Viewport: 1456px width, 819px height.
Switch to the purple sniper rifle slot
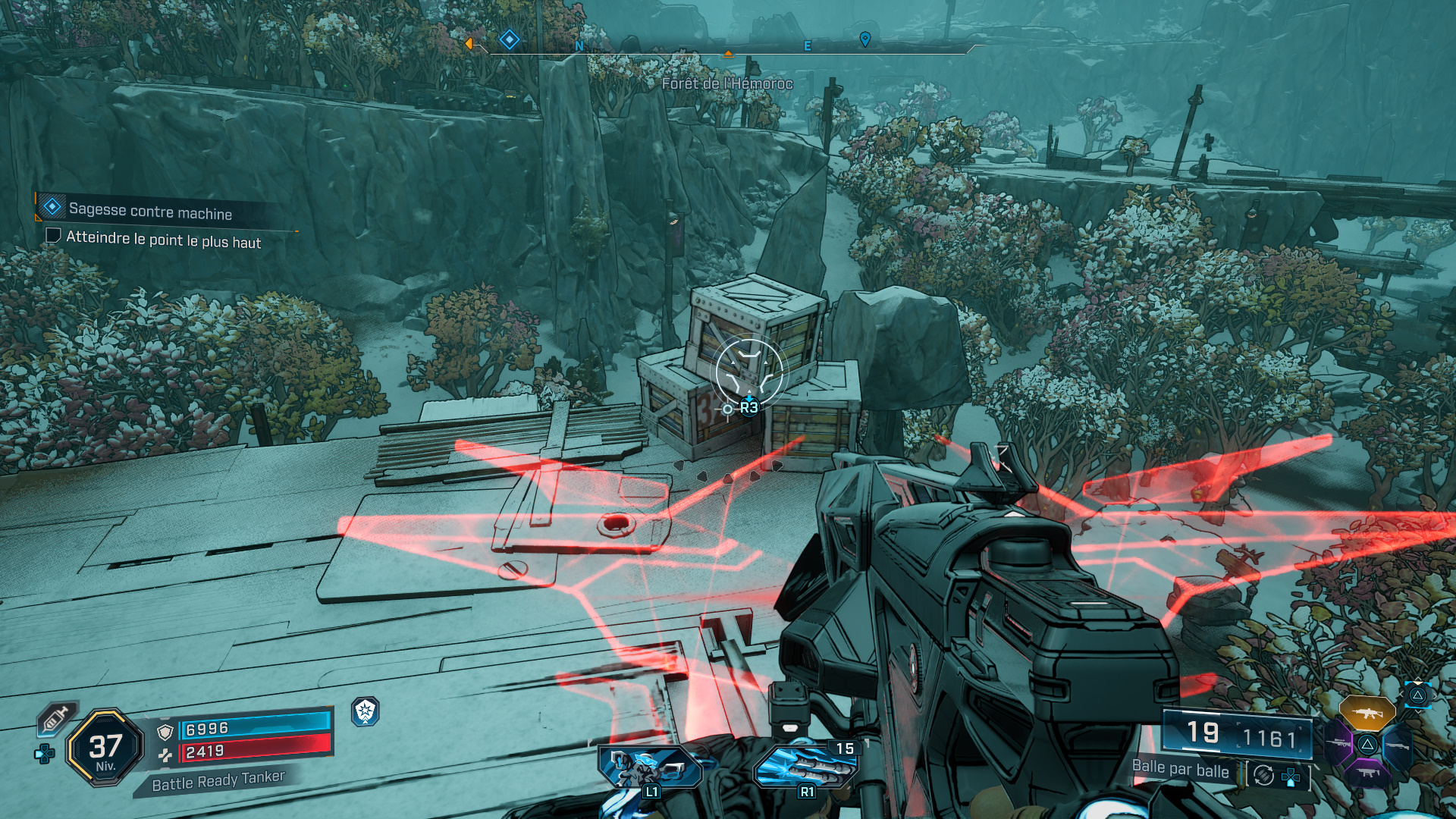(1338, 743)
